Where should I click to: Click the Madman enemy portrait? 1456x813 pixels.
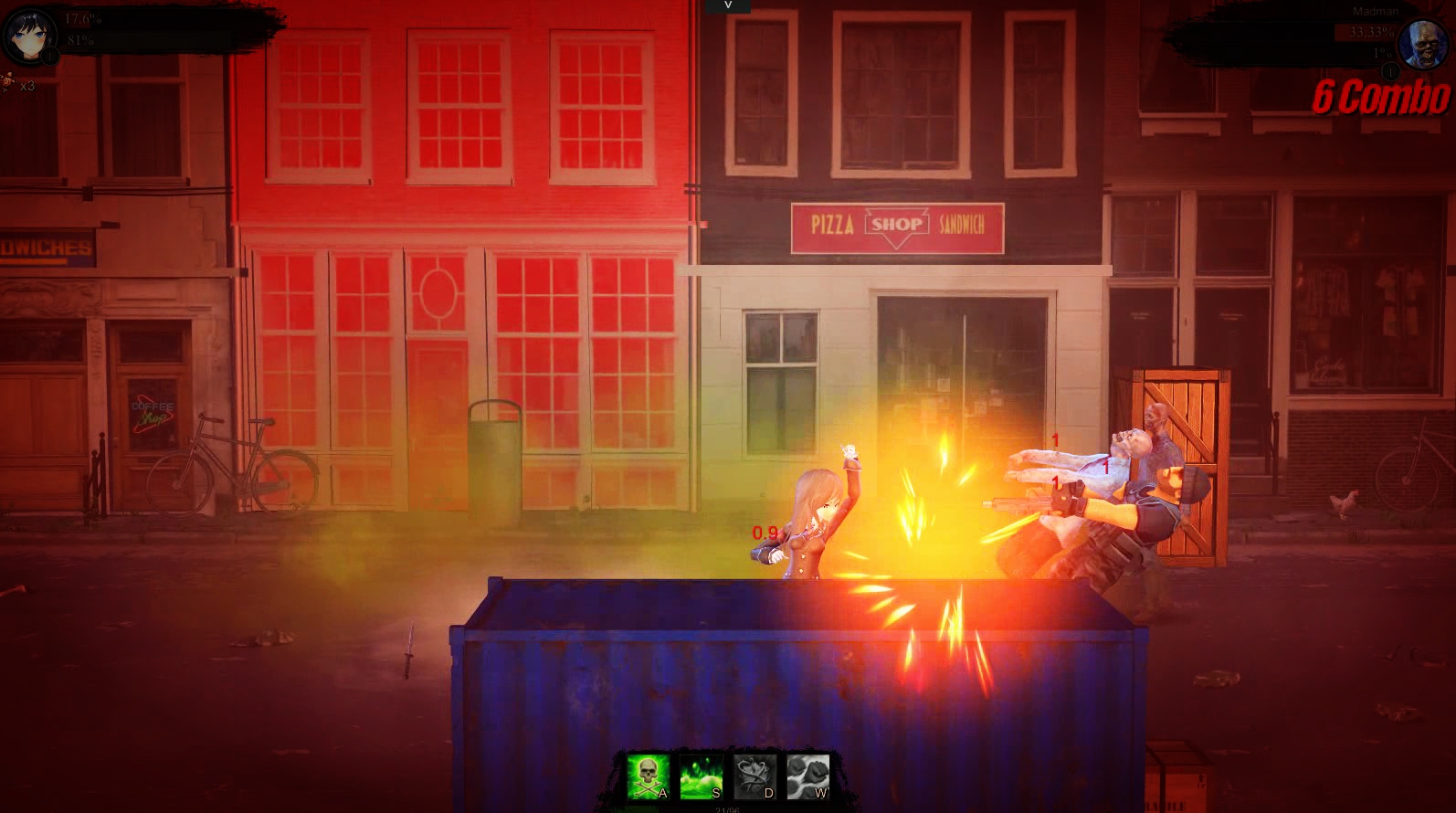1425,44
